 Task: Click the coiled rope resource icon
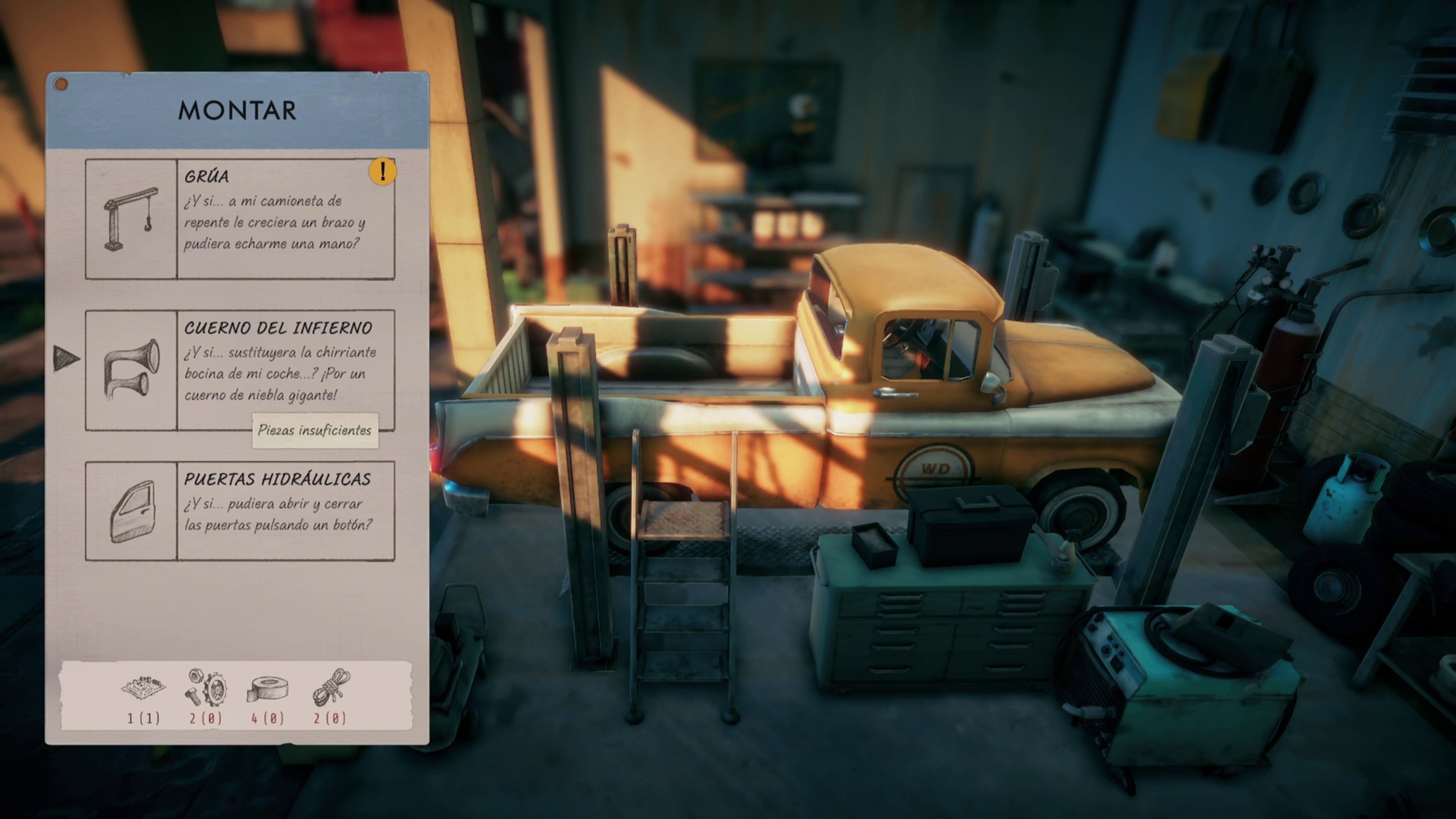pos(331,687)
